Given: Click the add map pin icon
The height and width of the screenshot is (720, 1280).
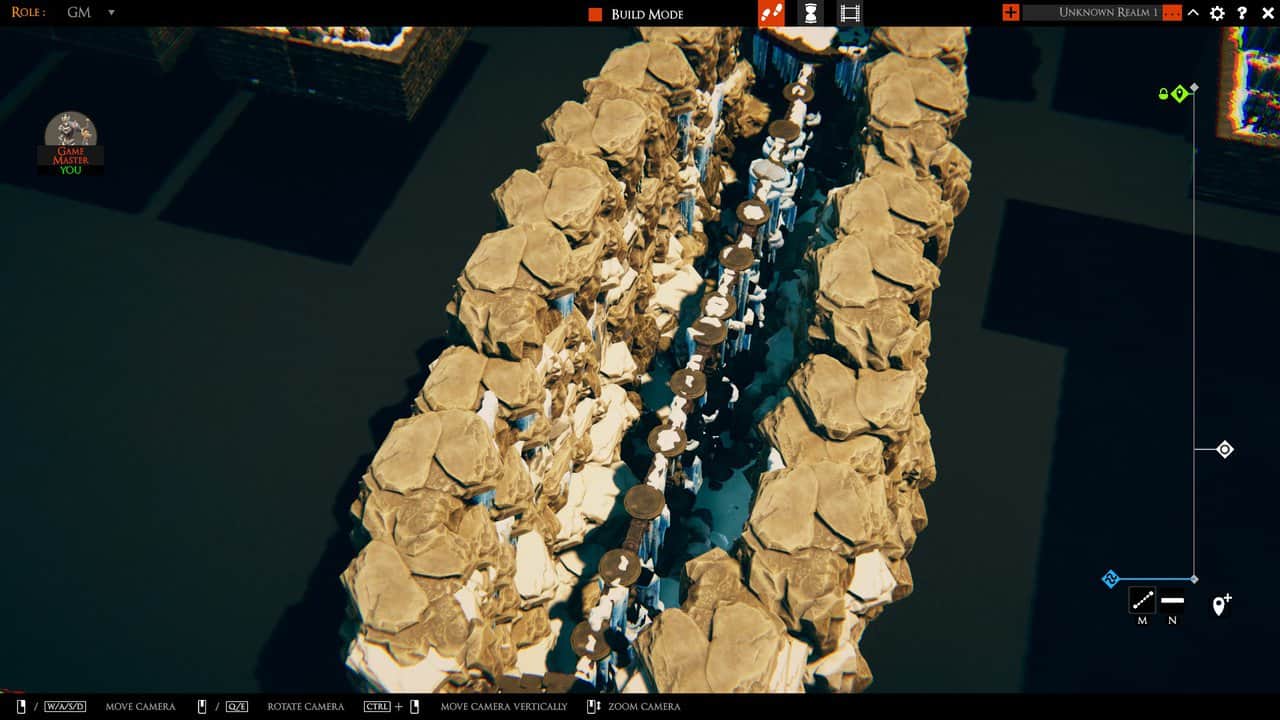Looking at the screenshot, I should click(x=1221, y=602).
